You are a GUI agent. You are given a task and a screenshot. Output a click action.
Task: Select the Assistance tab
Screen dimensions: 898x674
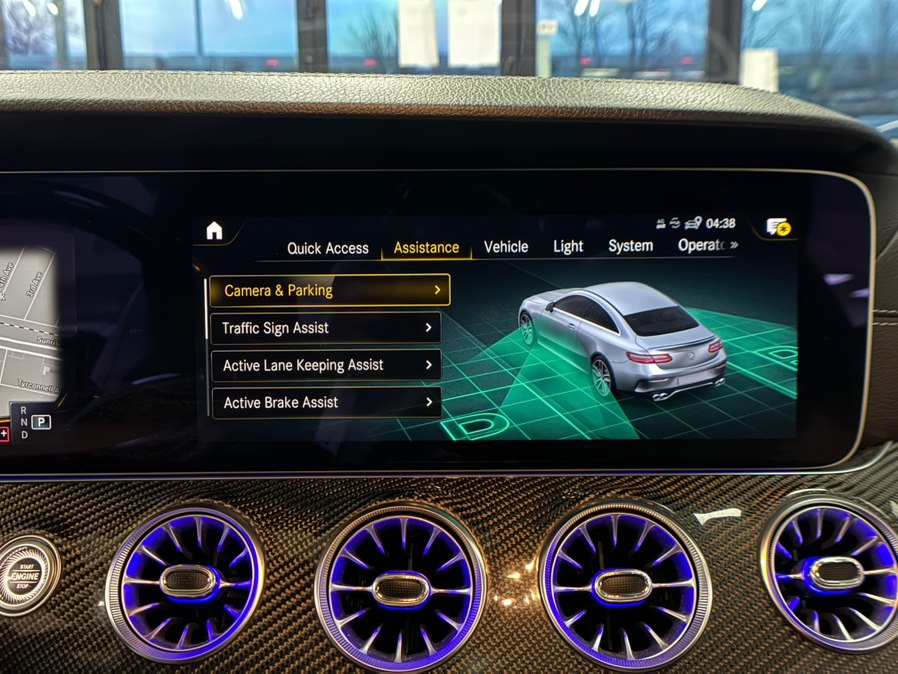click(426, 247)
